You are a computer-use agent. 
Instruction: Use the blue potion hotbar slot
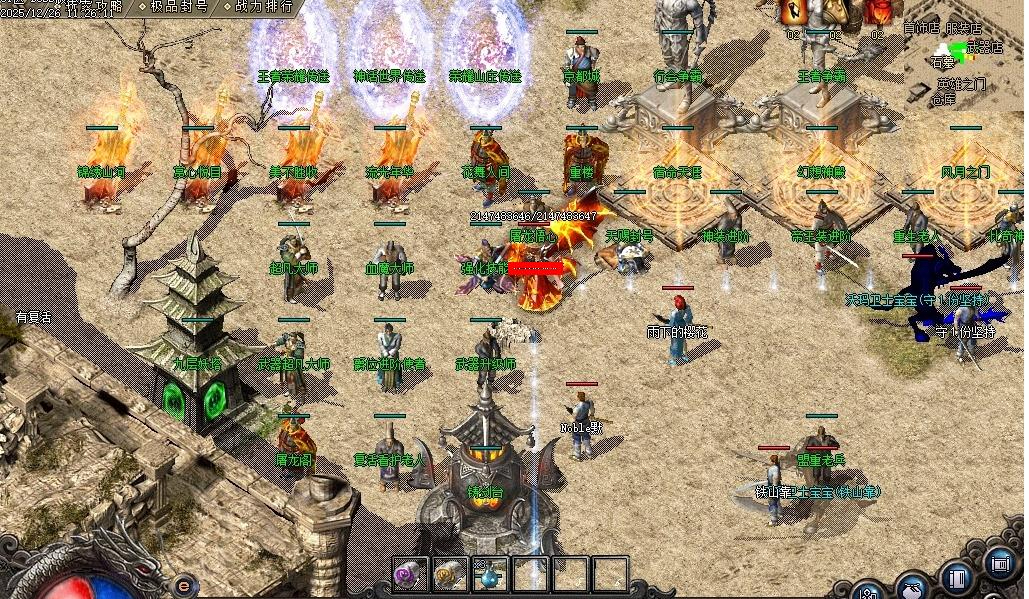pyautogui.click(x=488, y=575)
